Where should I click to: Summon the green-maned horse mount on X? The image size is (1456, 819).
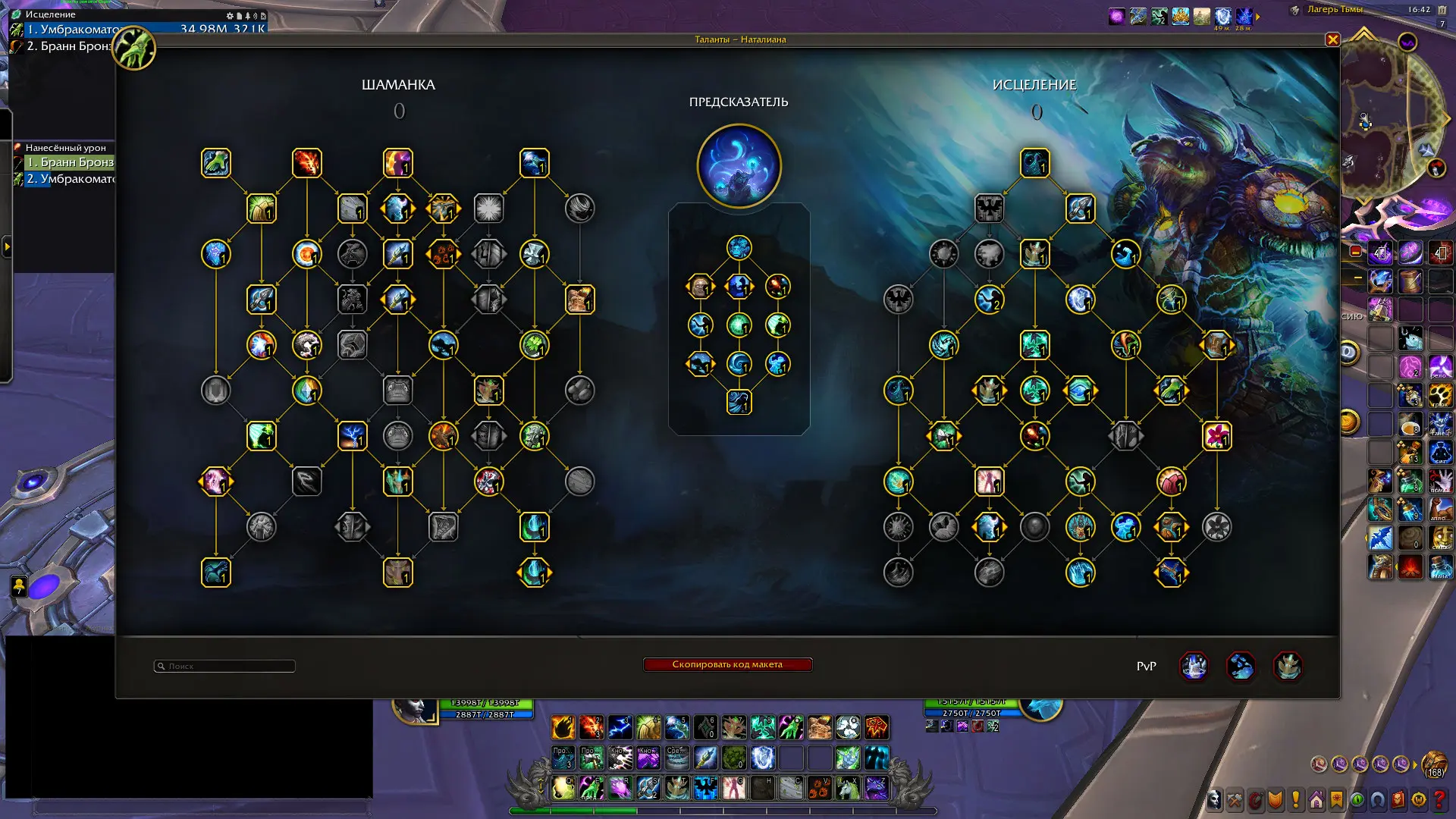point(848,788)
